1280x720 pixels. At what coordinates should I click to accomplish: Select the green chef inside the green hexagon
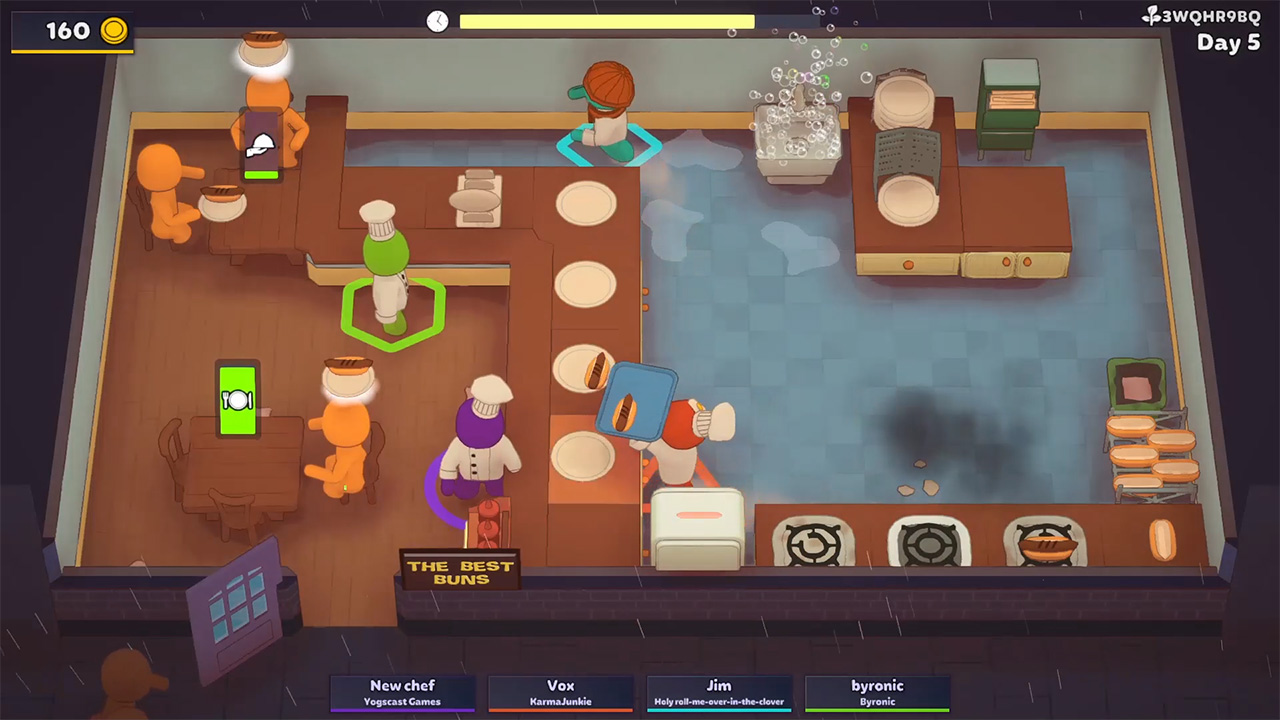pyautogui.click(x=390, y=280)
